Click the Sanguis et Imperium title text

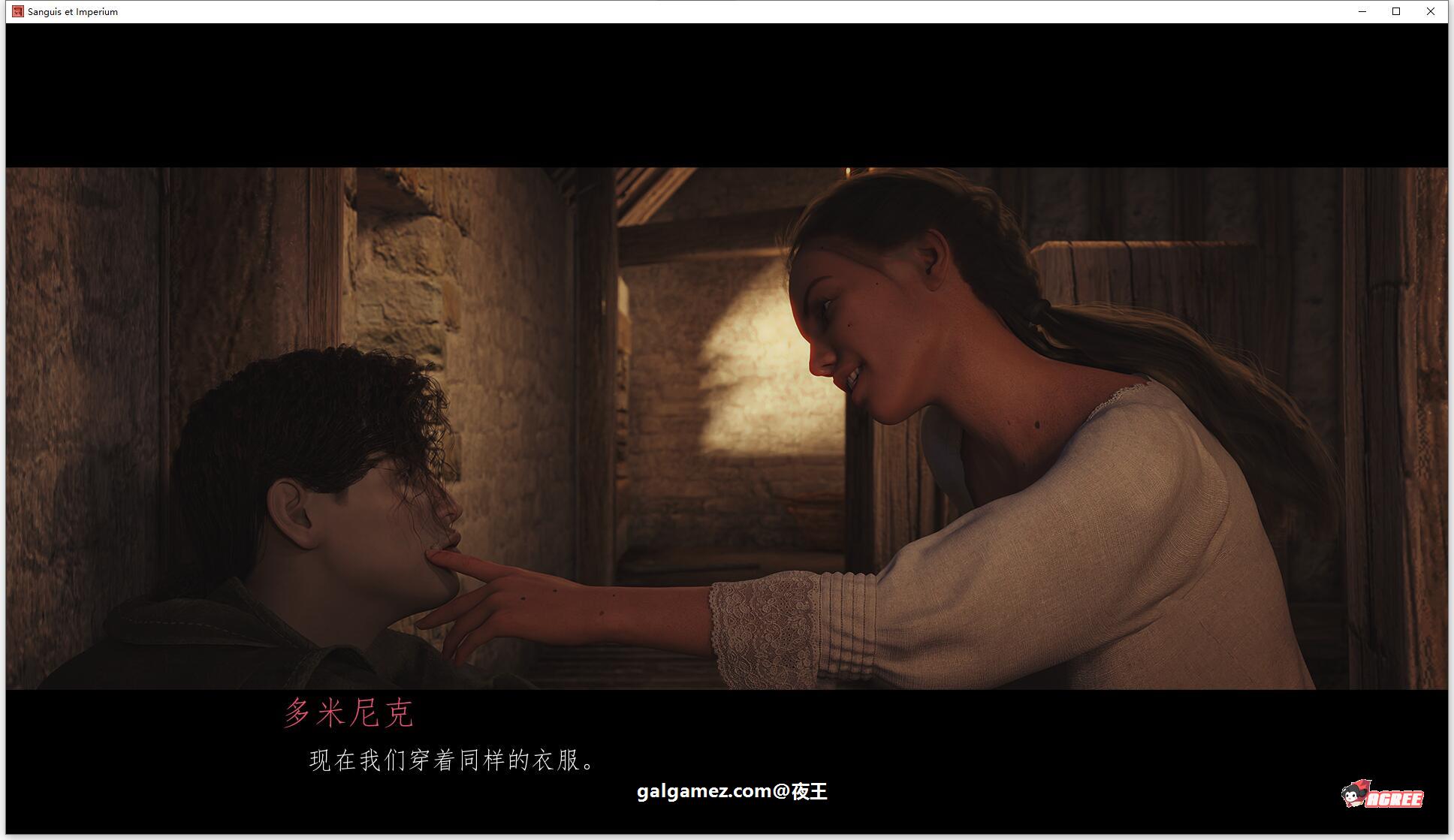tap(72, 11)
